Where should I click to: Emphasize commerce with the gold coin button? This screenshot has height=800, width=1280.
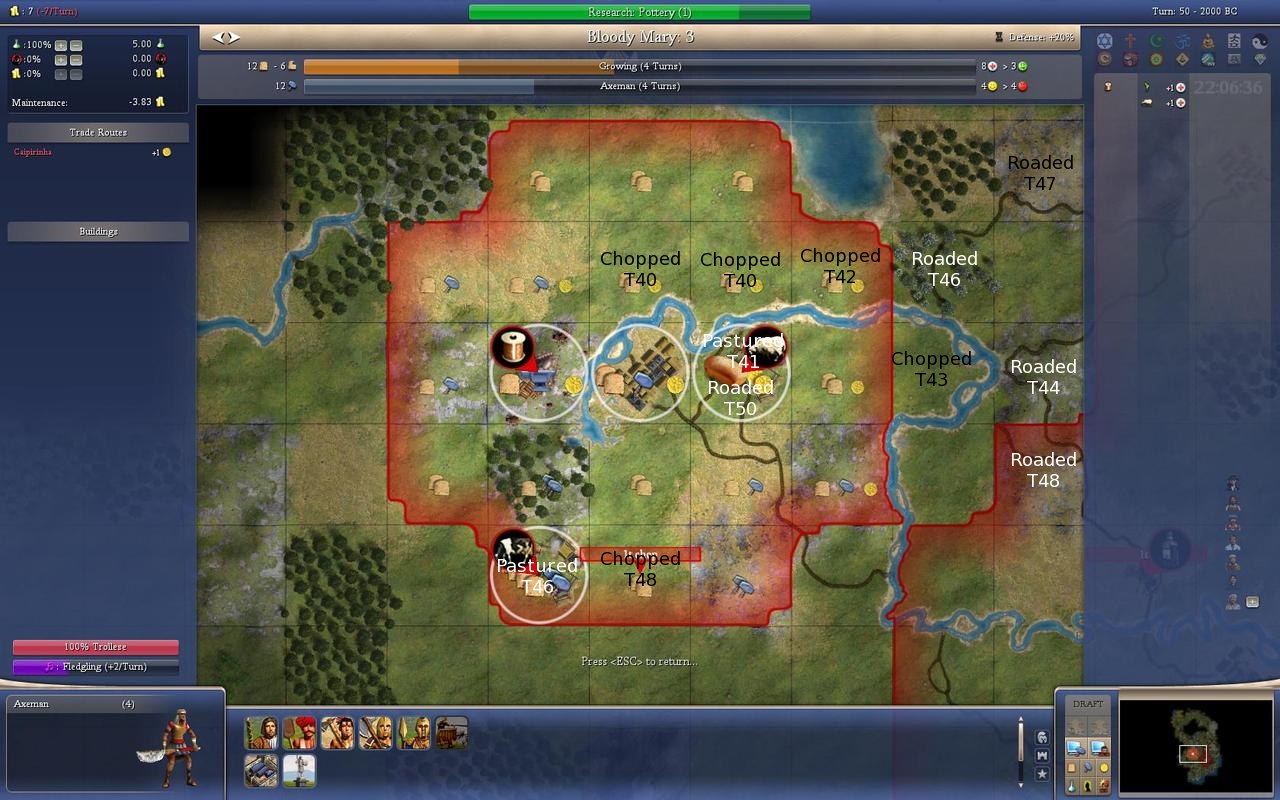[x=1104, y=767]
